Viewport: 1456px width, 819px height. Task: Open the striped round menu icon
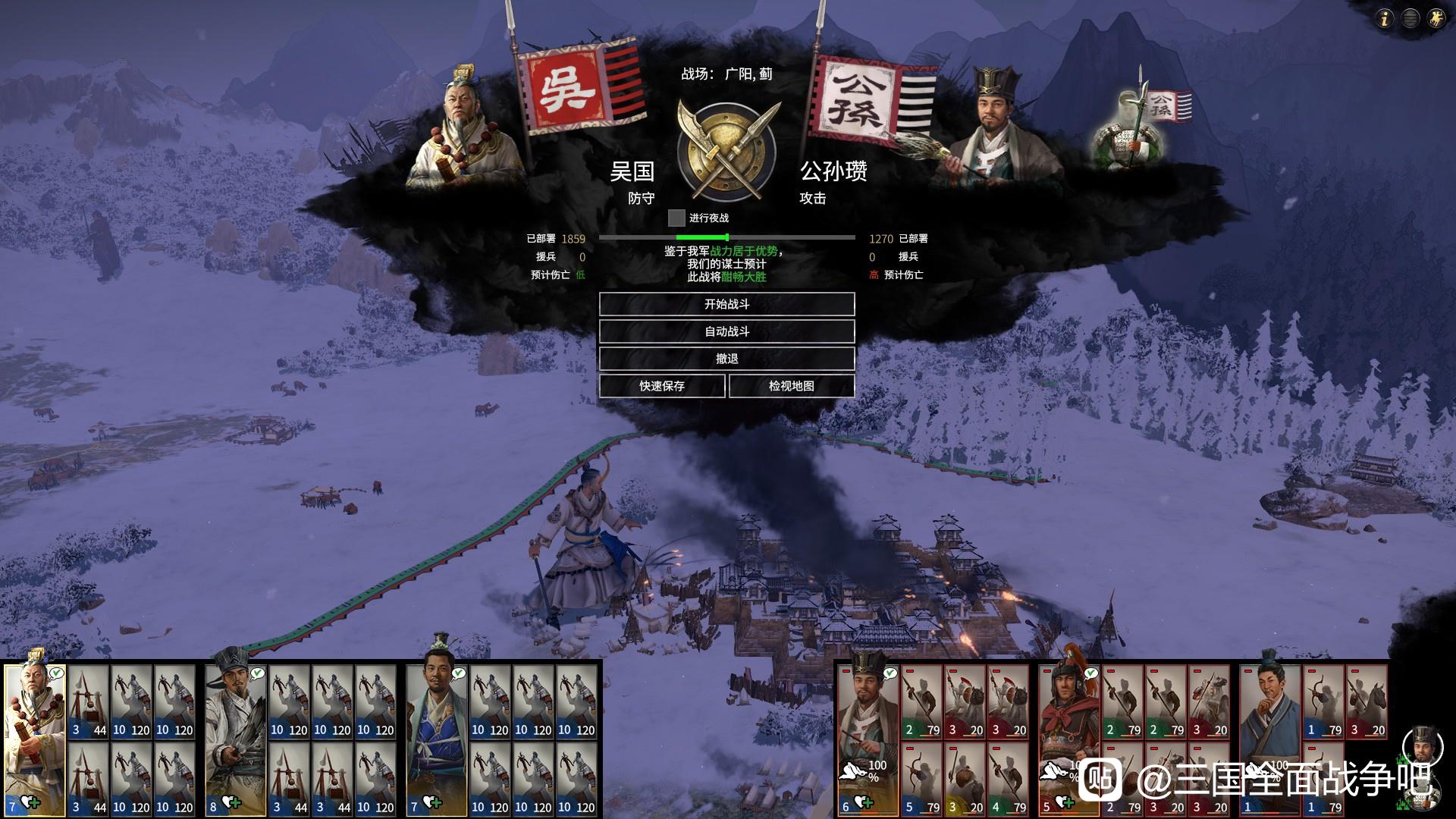pyautogui.click(x=1410, y=19)
